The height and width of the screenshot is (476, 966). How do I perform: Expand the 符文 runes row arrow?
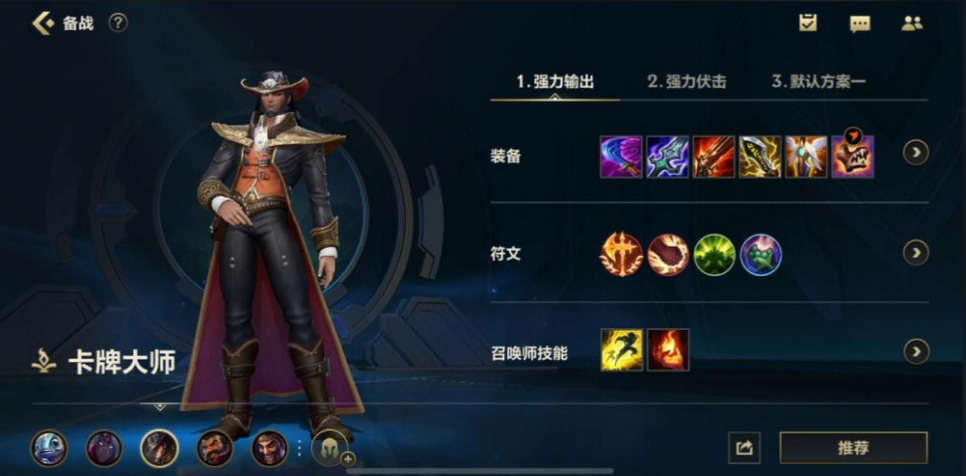point(915,252)
